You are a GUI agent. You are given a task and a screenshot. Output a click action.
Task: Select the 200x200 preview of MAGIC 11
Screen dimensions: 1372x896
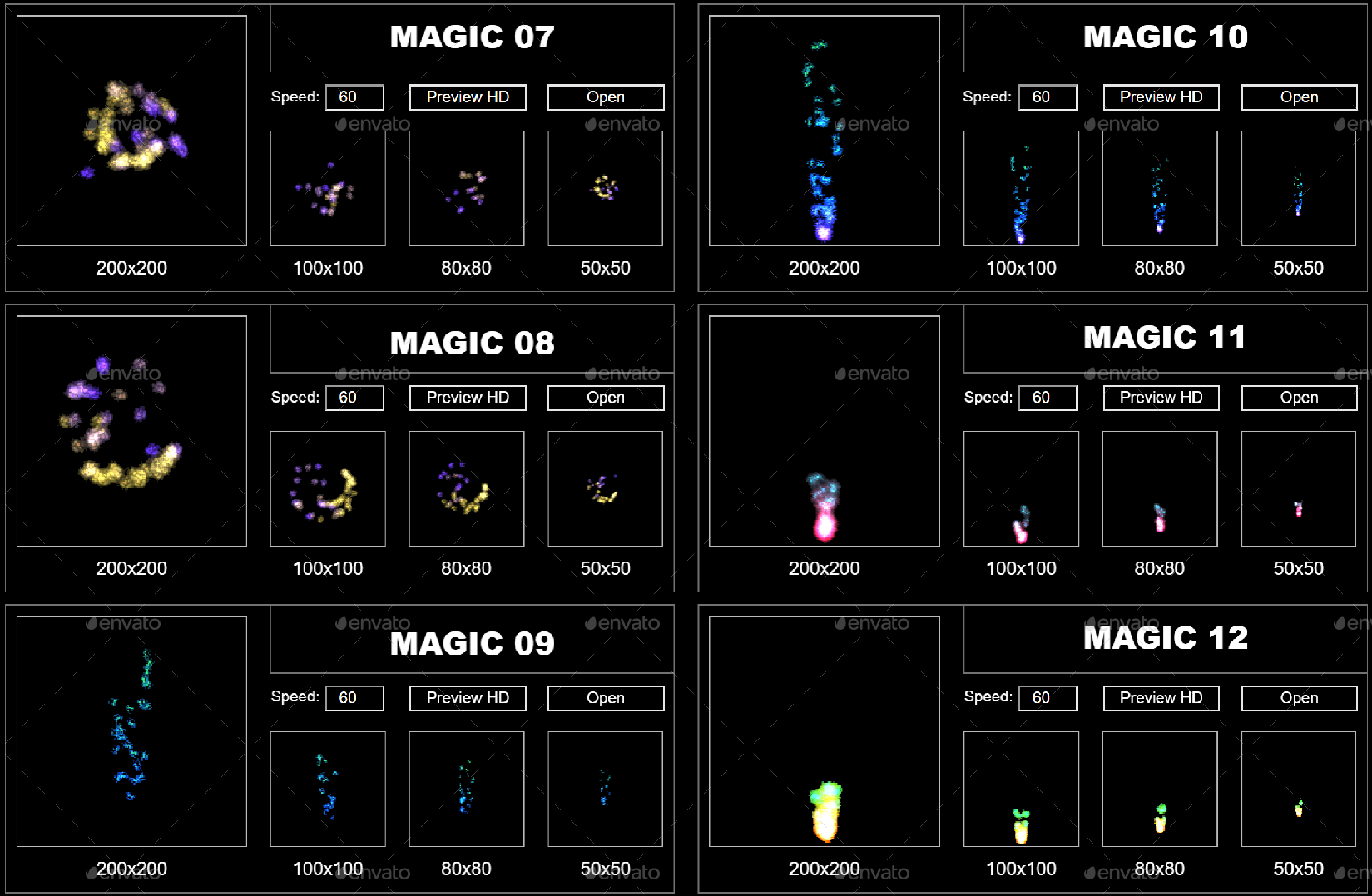click(x=824, y=433)
